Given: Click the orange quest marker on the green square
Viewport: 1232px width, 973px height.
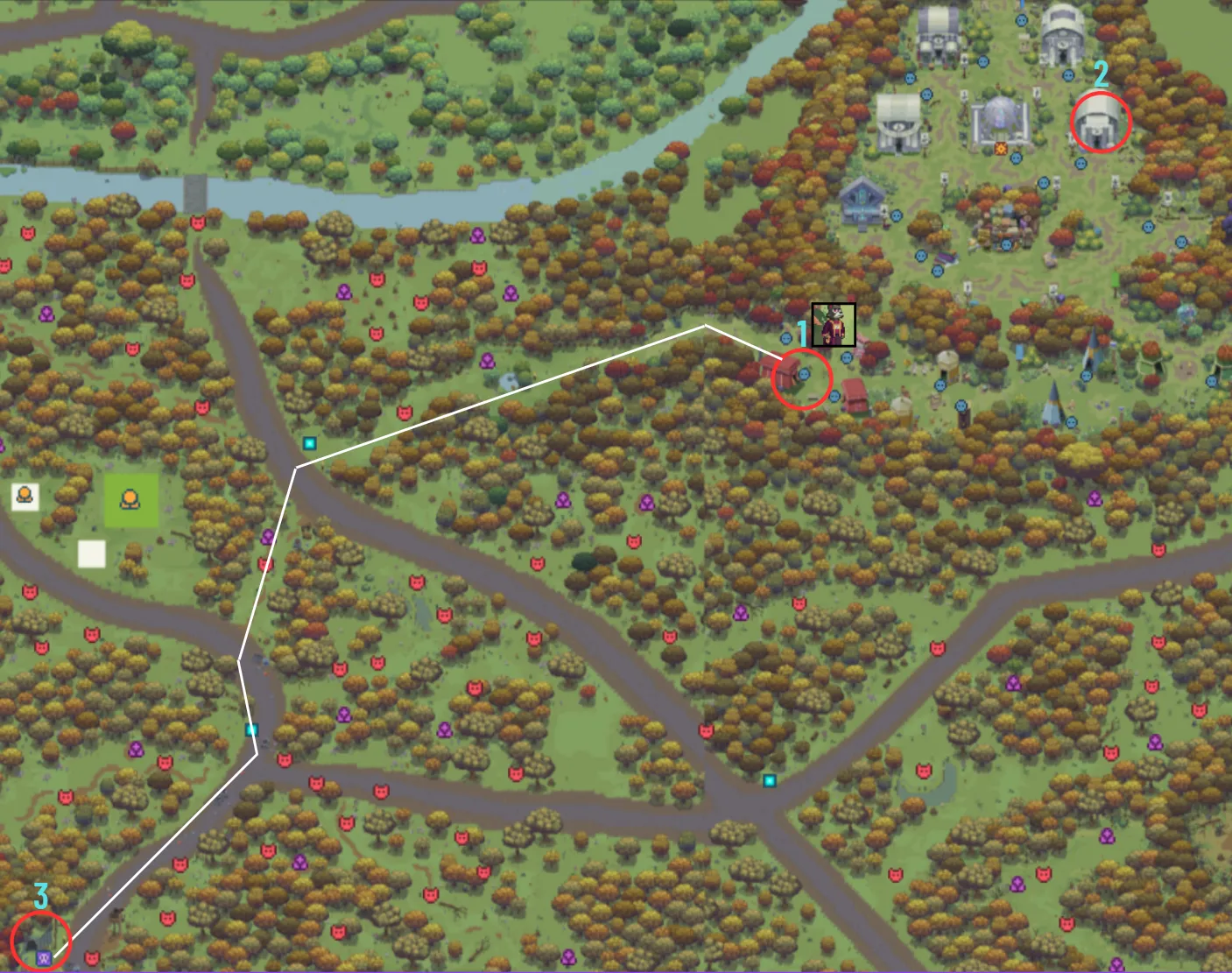Looking at the screenshot, I should click(131, 498).
